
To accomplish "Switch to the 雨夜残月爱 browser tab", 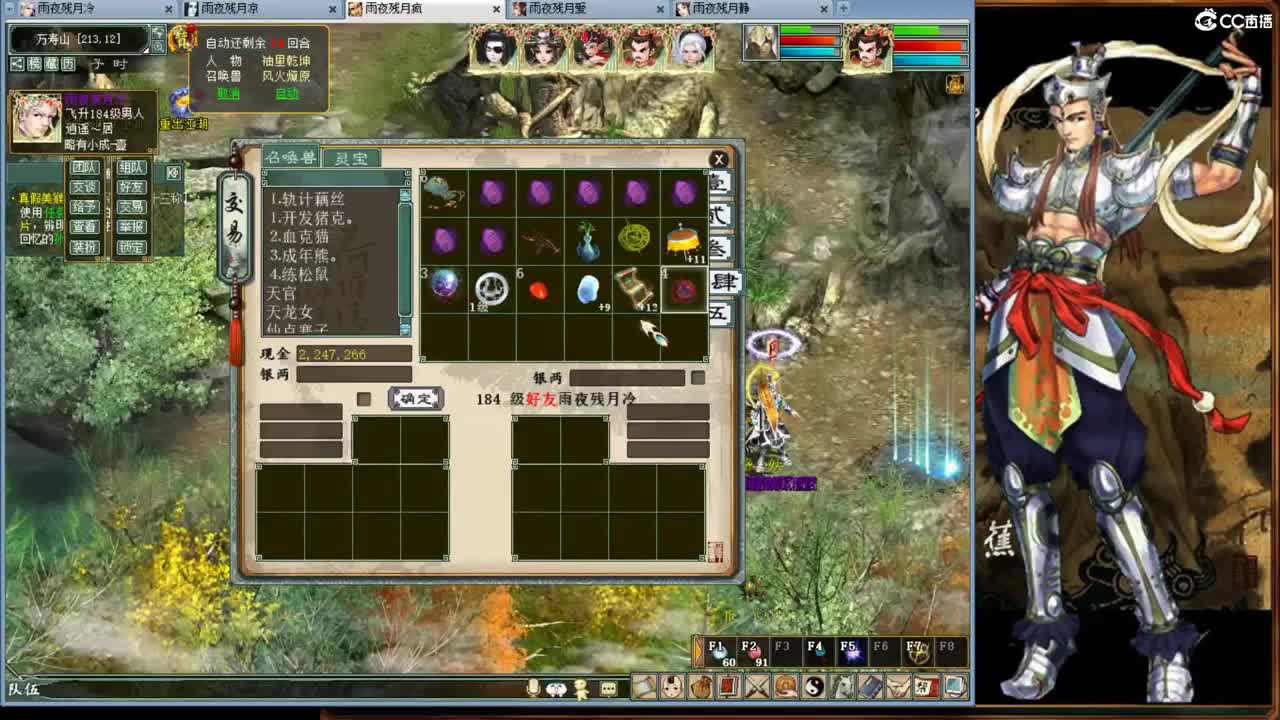I will click(x=555, y=8).
